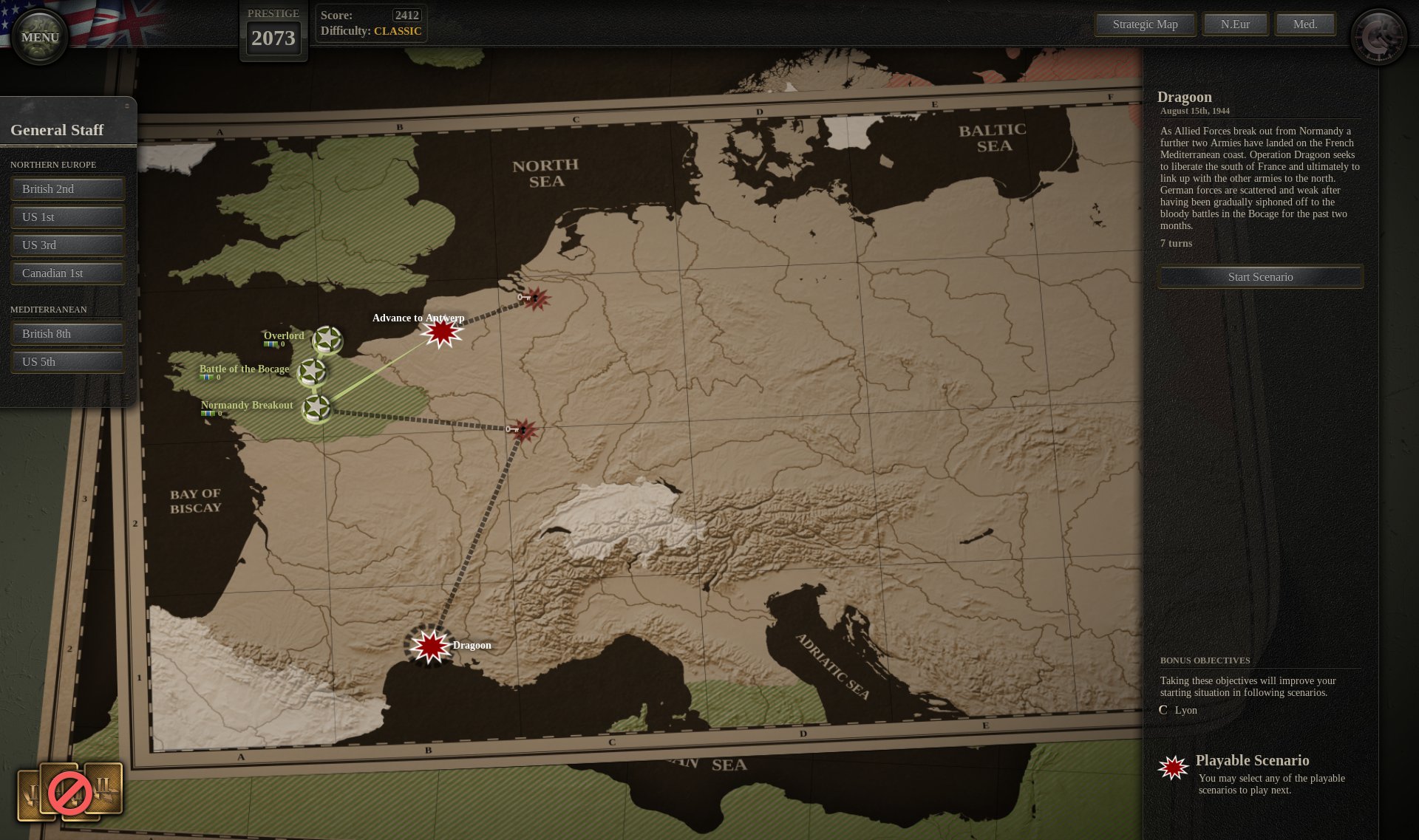Switch to the Med. map view

coord(1305,24)
